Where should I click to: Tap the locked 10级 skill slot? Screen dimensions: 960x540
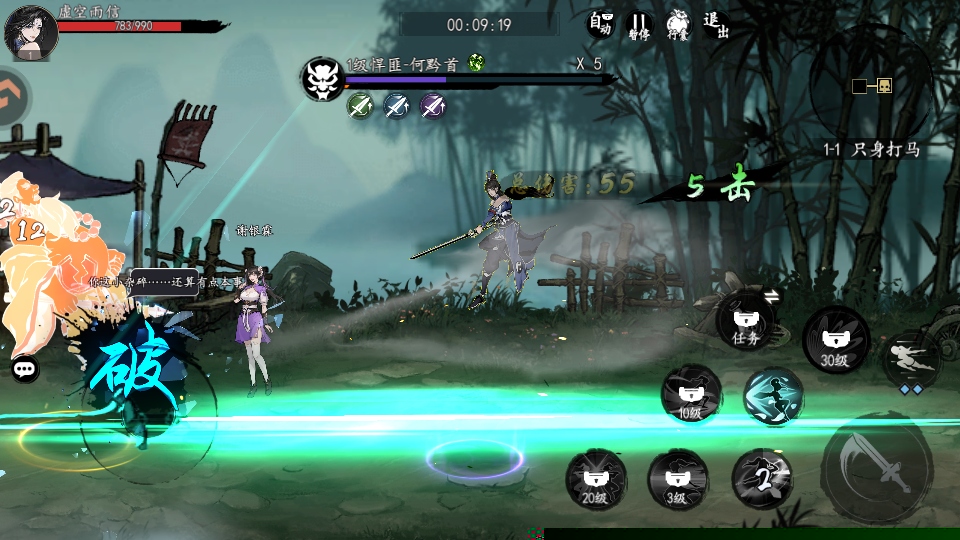click(691, 394)
